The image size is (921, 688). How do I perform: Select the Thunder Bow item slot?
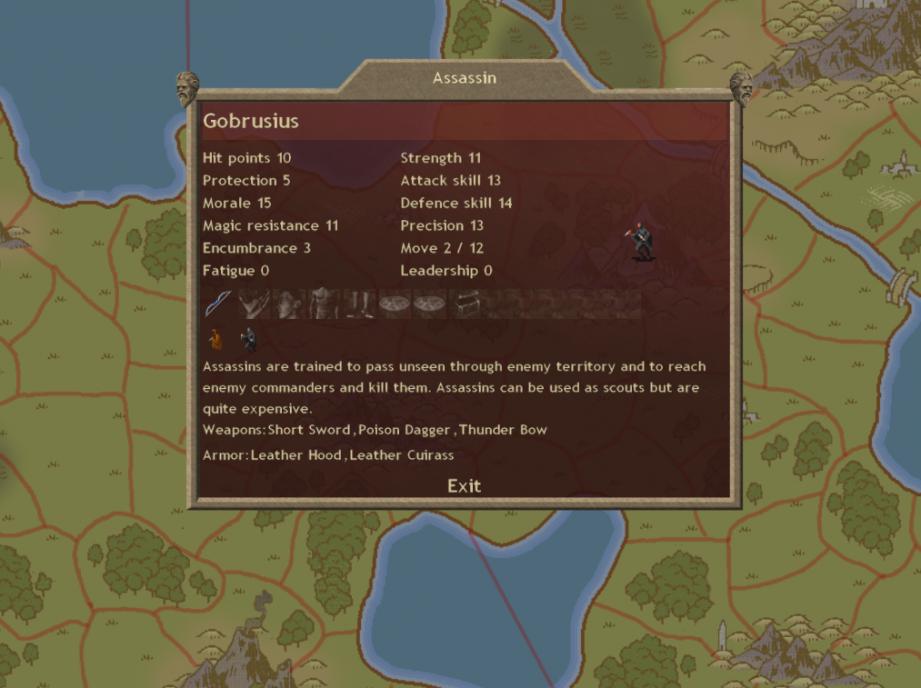[219, 303]
